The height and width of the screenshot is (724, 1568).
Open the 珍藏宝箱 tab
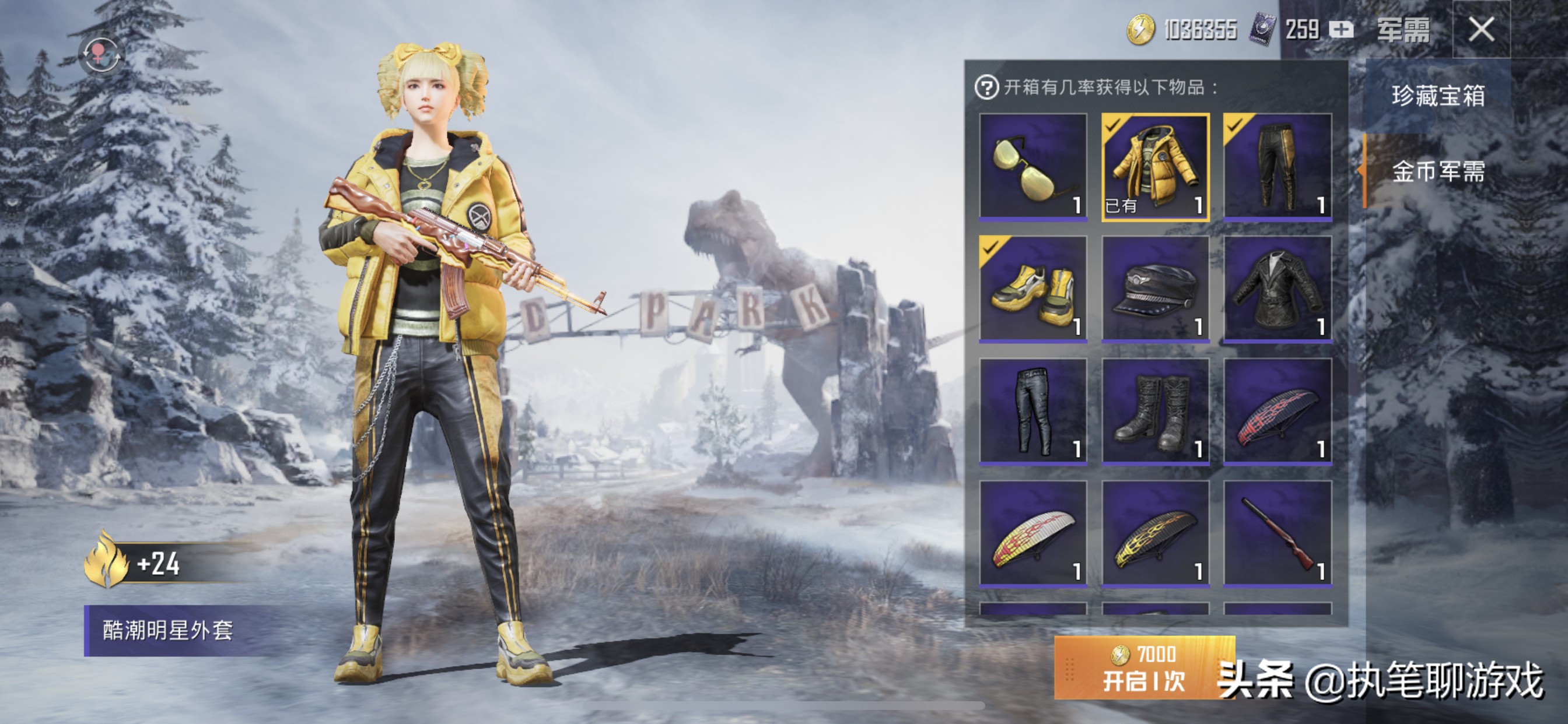pos(1438,96)
